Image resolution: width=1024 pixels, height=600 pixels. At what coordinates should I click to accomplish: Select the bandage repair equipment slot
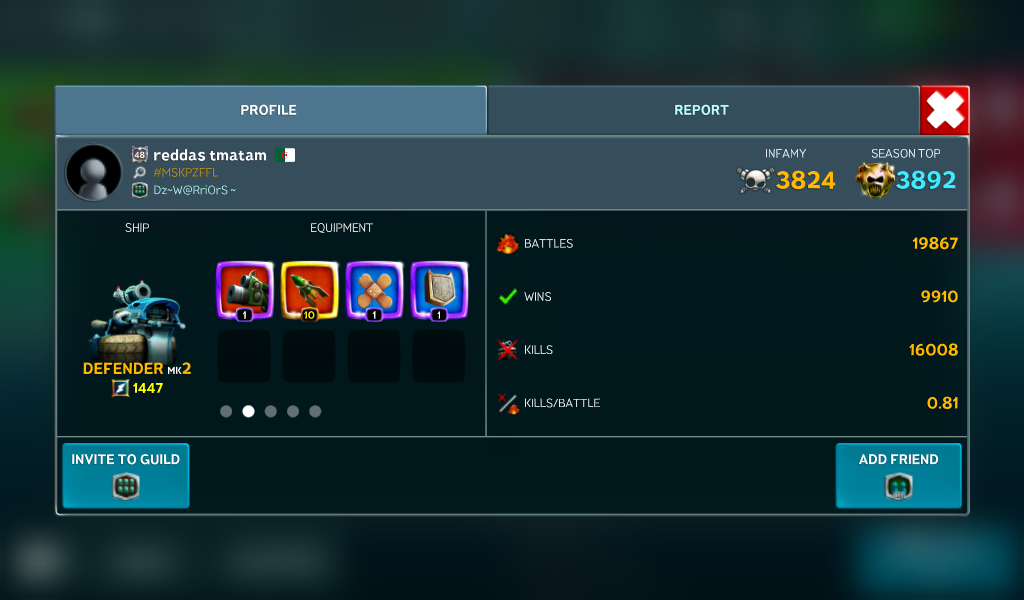point(374,290)
